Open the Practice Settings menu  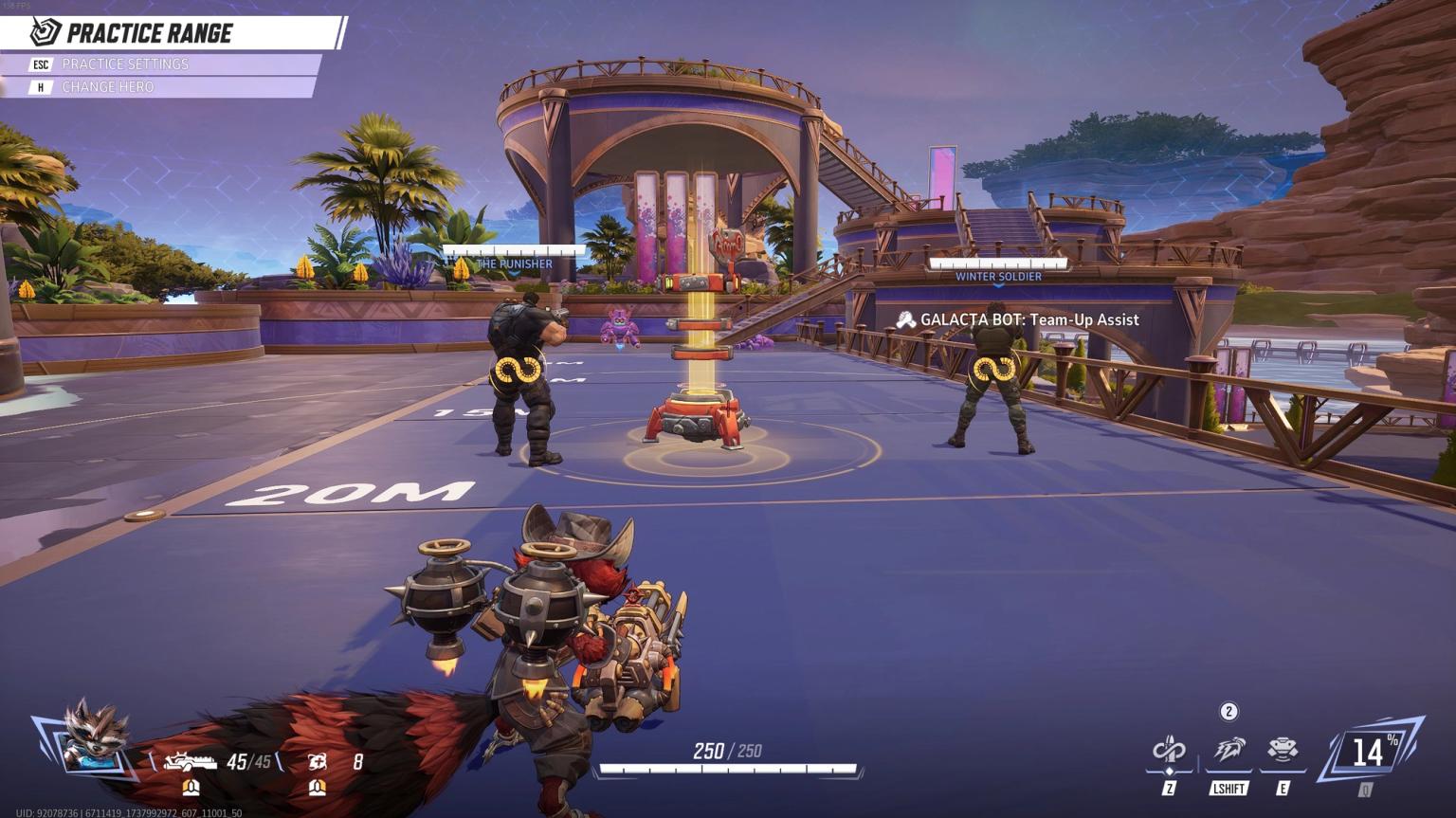click(x=124, y=64)
